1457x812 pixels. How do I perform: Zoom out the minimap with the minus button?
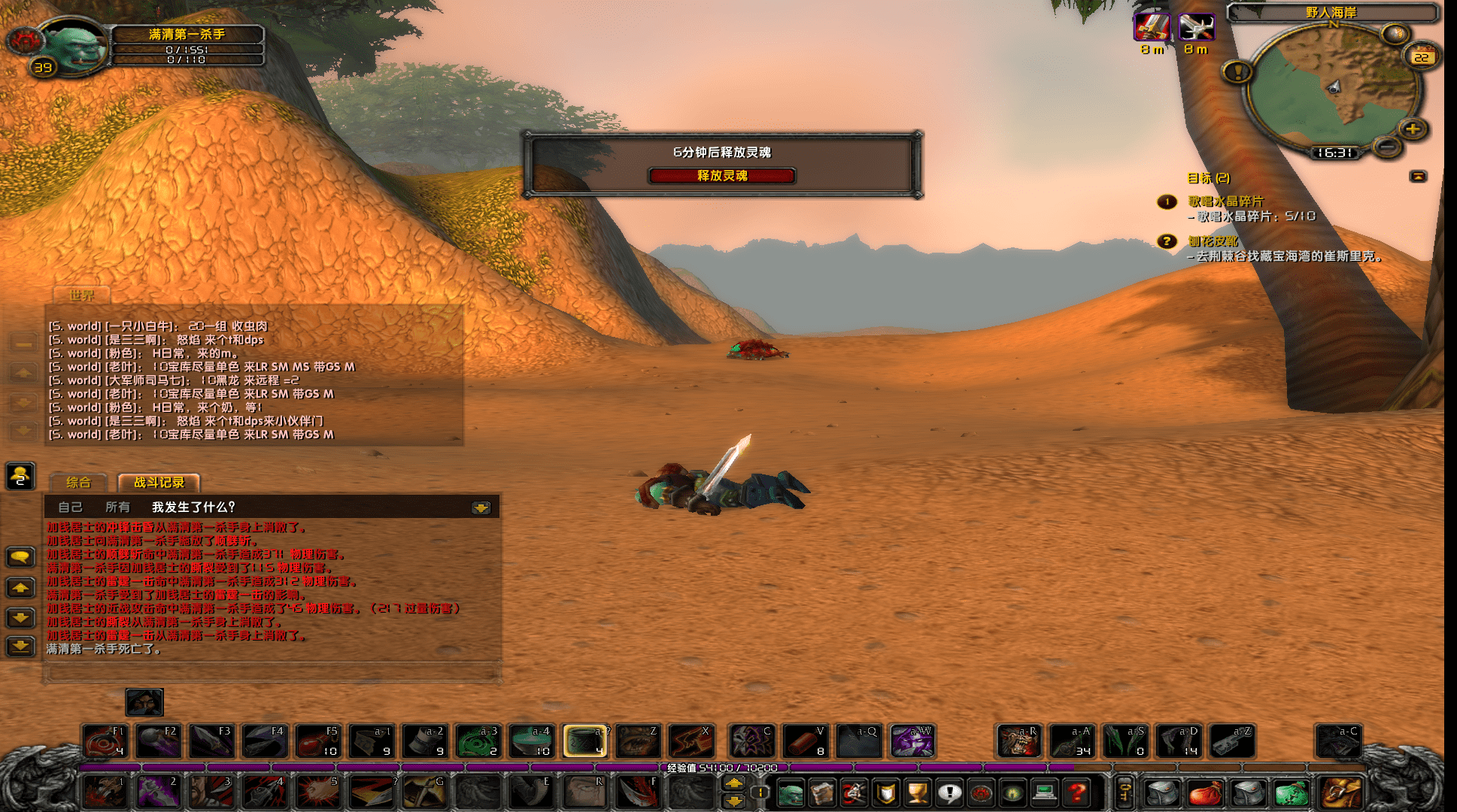point(1388,147)
